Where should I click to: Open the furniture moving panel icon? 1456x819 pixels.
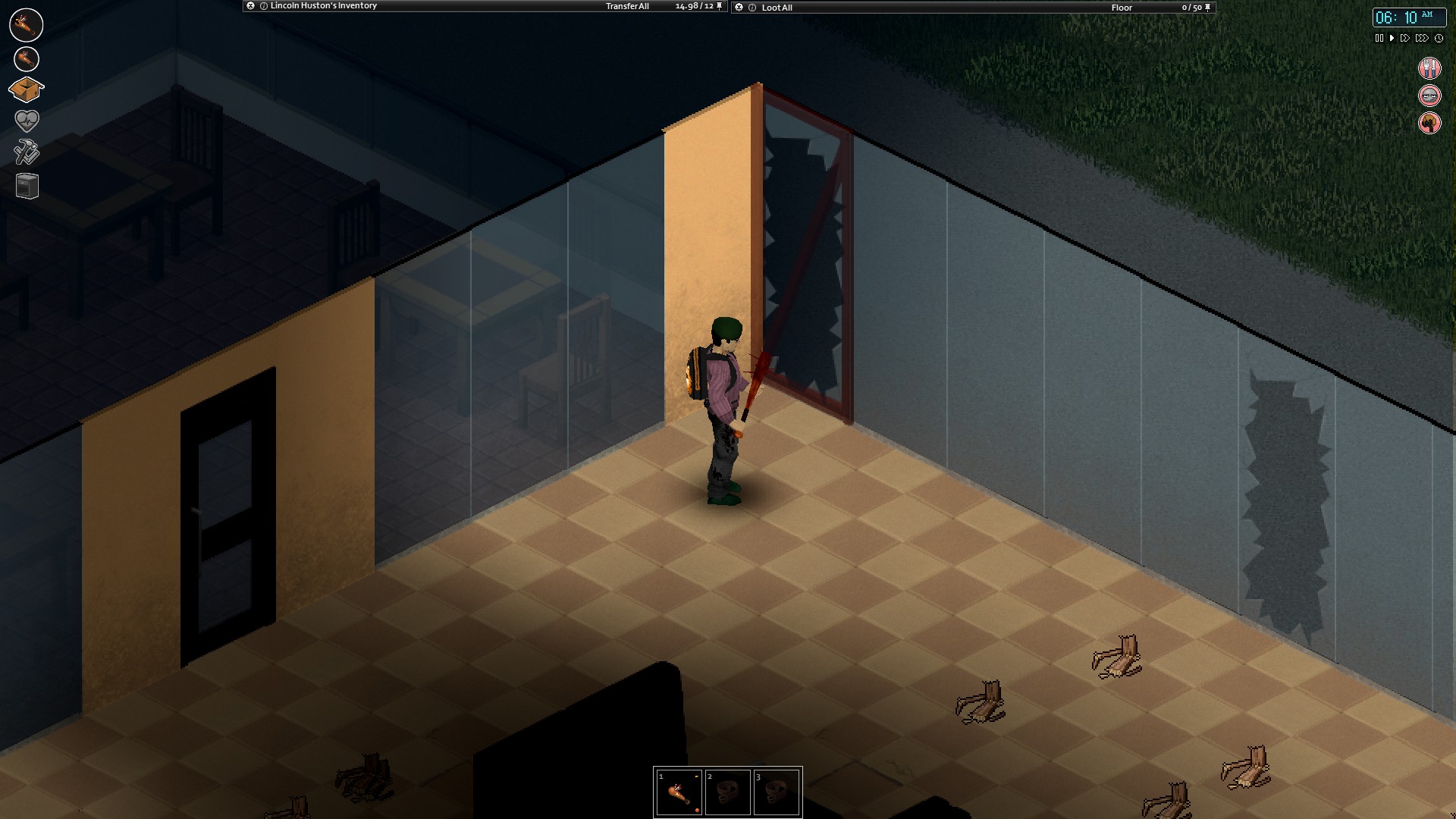[25, 184]
